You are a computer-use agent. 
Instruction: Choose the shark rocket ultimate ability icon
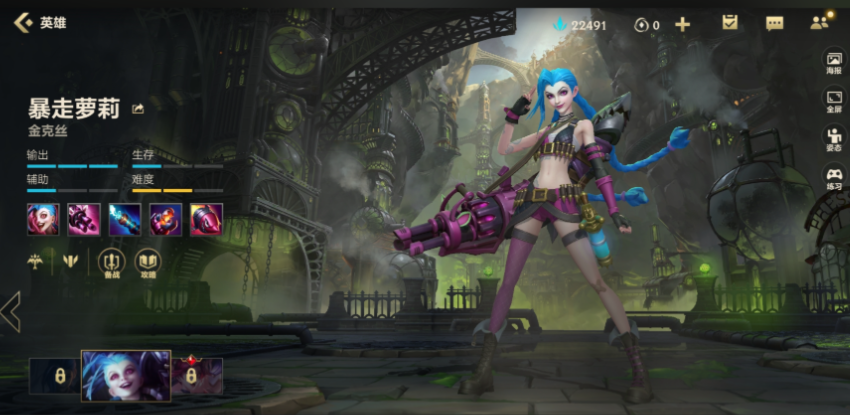coord(206,218)
